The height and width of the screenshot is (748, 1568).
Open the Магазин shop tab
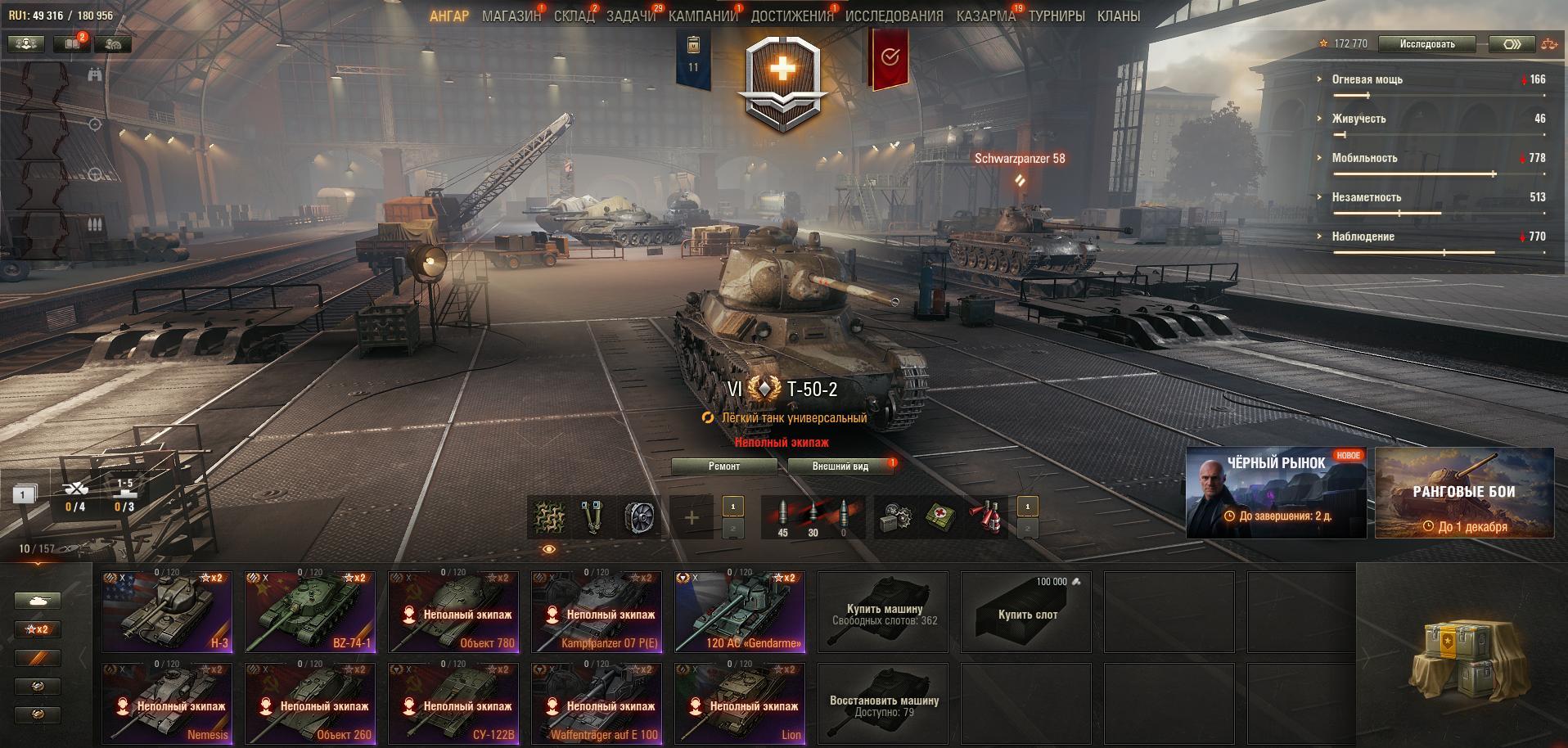[511, 16]
